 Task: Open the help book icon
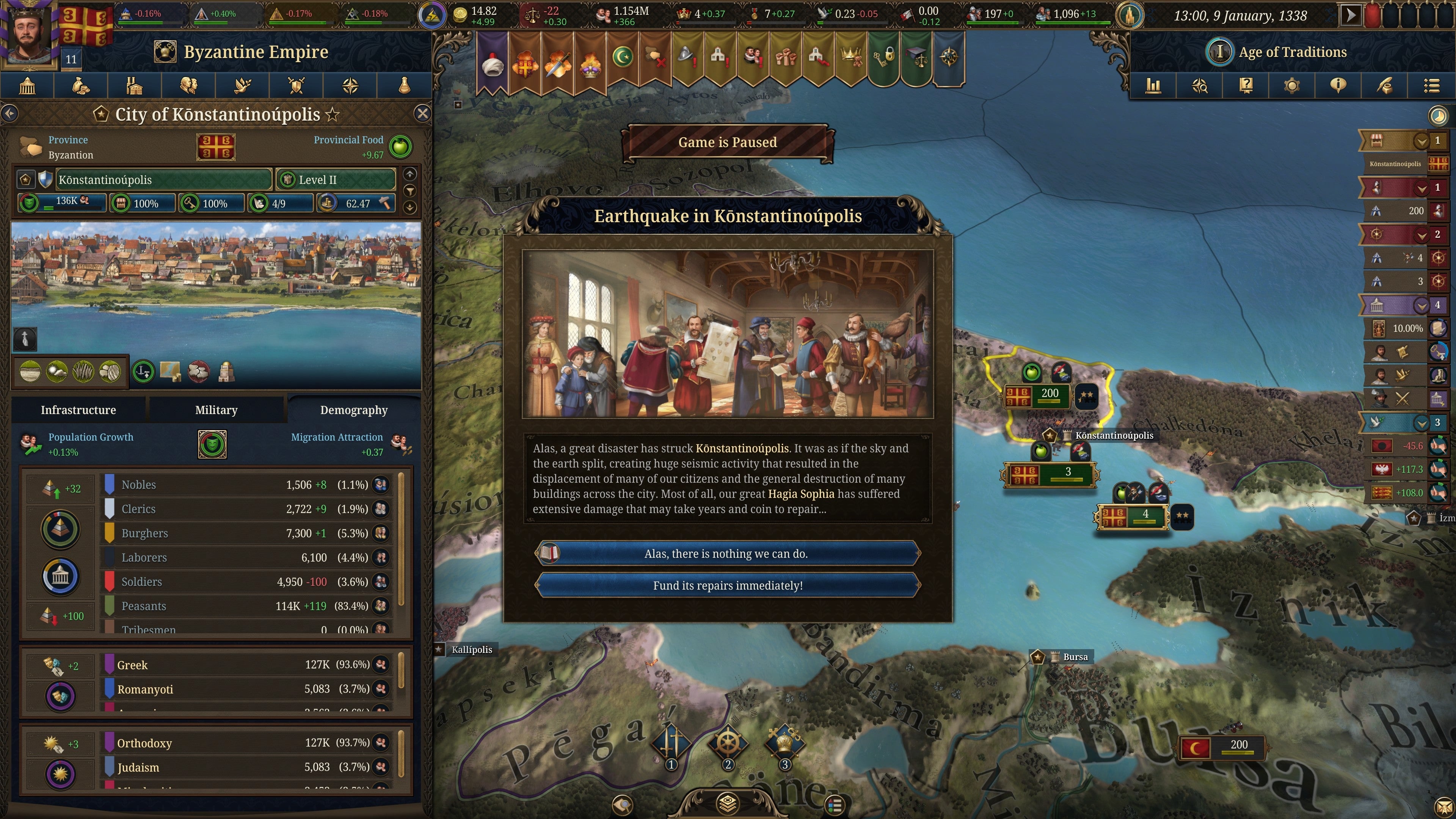tap(1246, 86)
